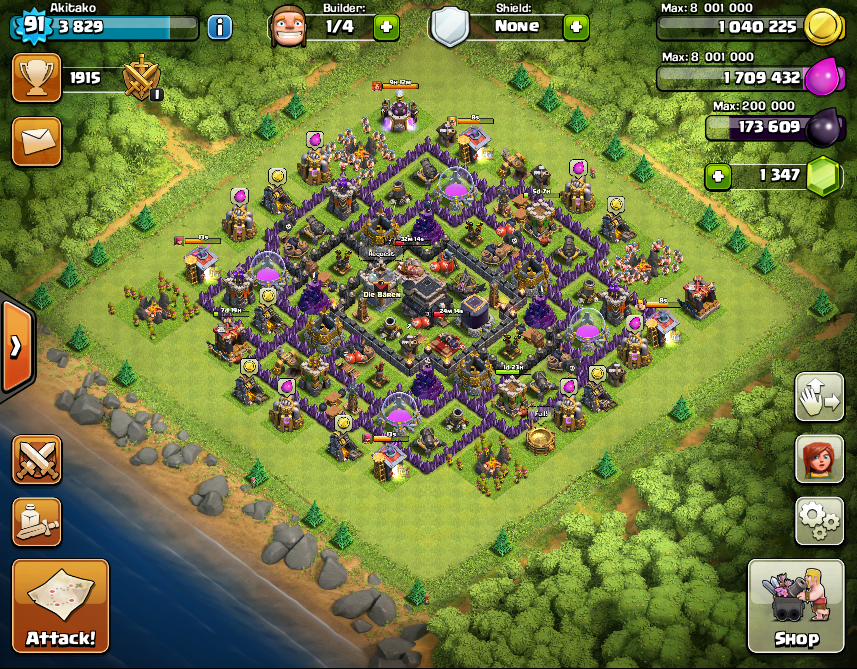Buy a shield using the green plus
The image size is (857, 669).
[x=576, y=27]
